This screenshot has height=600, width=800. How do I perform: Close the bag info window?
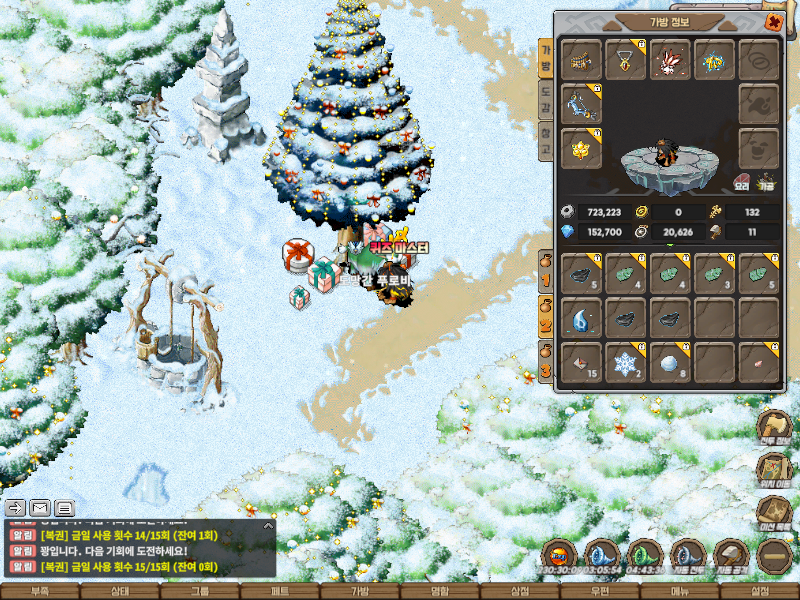tap(773, 22)
